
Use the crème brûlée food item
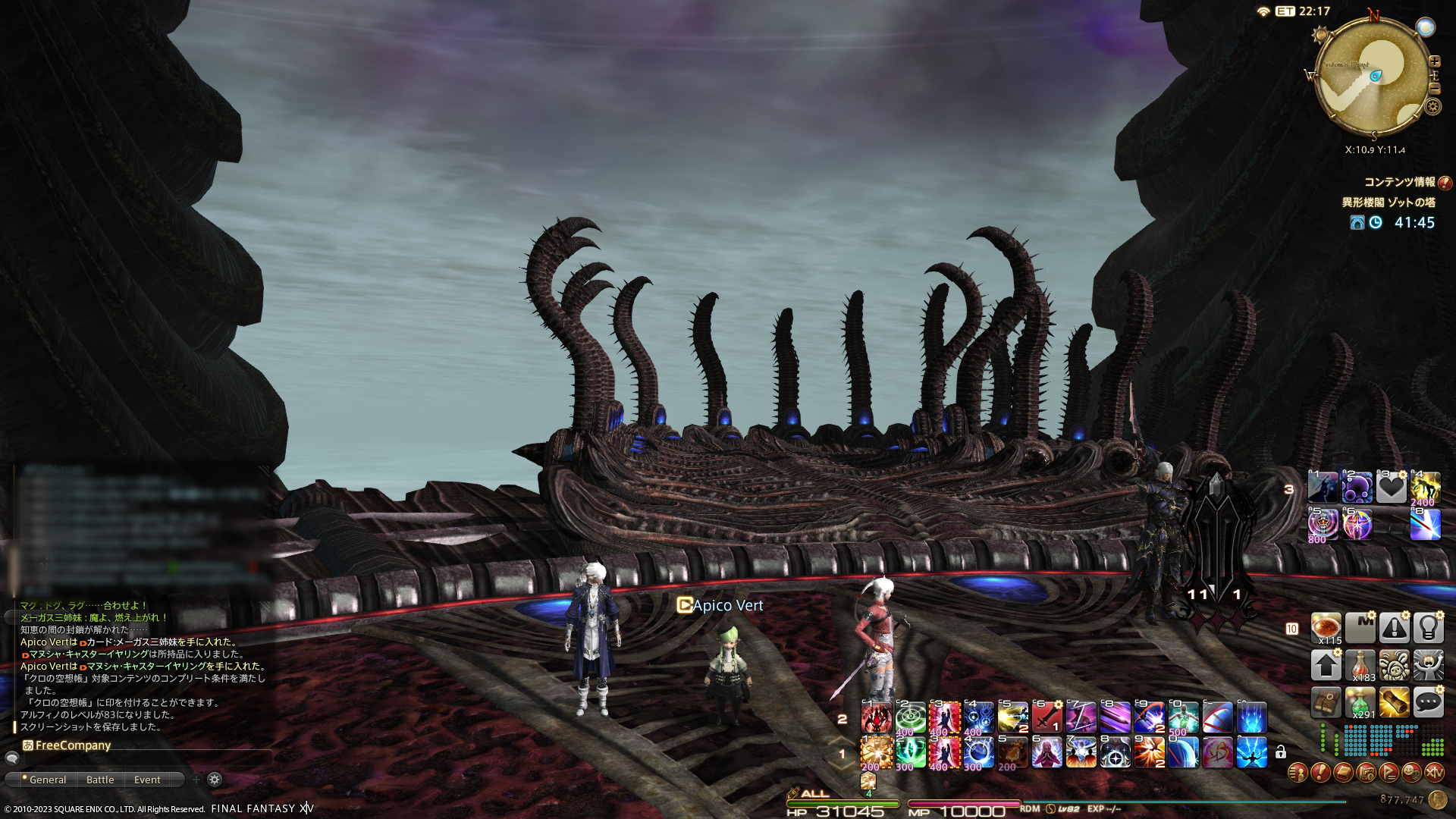pyautogui.click(x=1326, y=629)
